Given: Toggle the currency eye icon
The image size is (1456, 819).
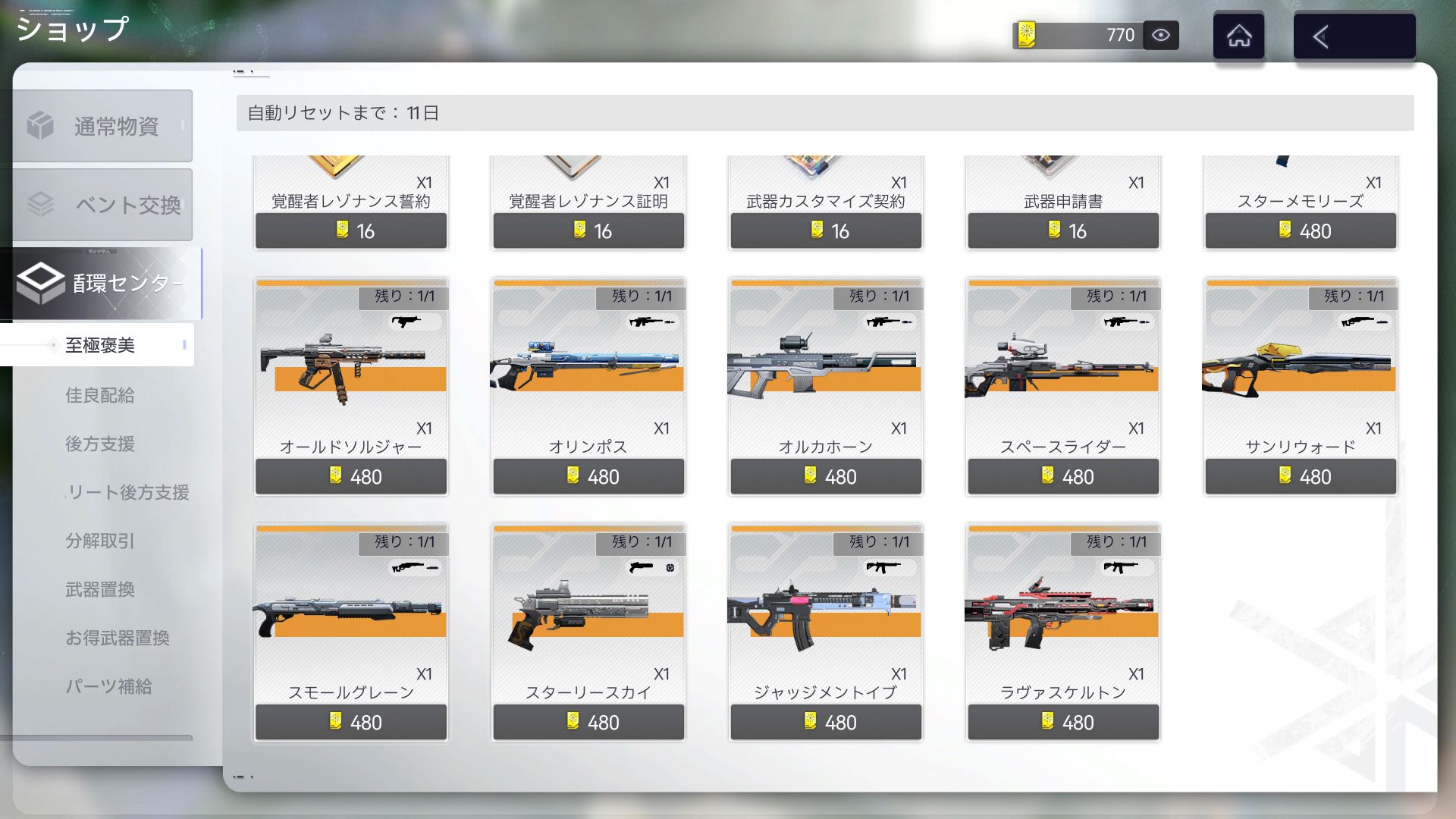Looking at the screenshot, I should (x=1160, y=35).
